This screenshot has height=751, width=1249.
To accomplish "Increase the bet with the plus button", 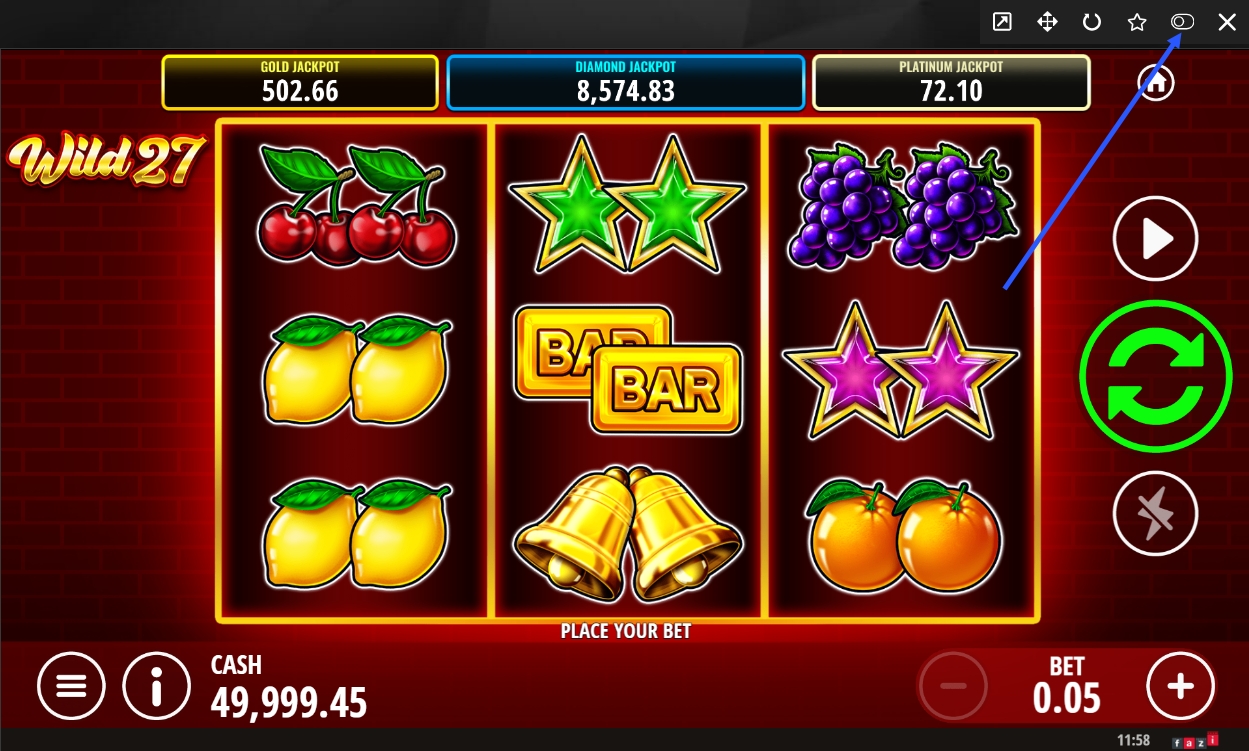I will click(x=1180, y=686).
